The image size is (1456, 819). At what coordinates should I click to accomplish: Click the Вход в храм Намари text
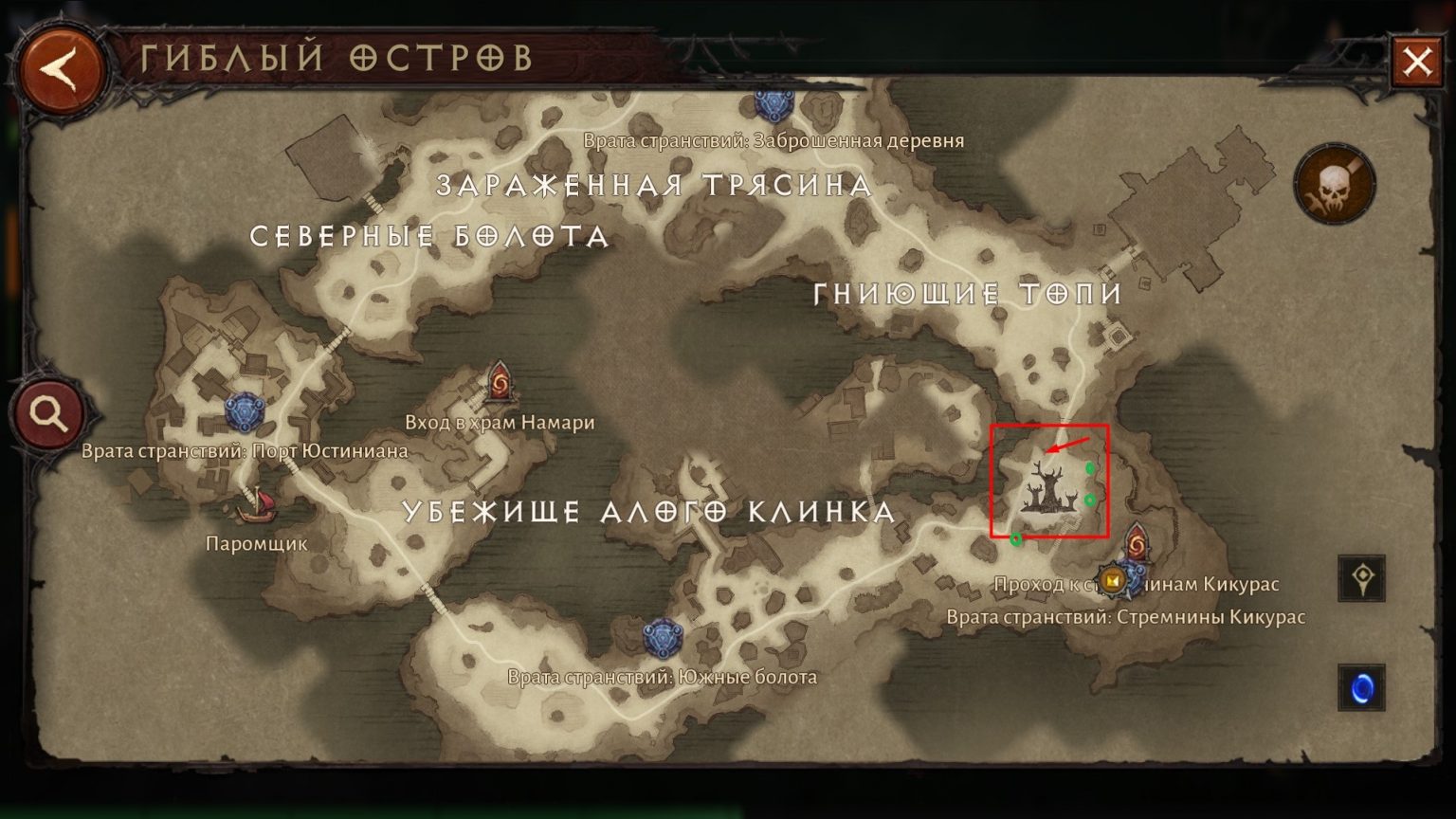[x=501, y=423]
